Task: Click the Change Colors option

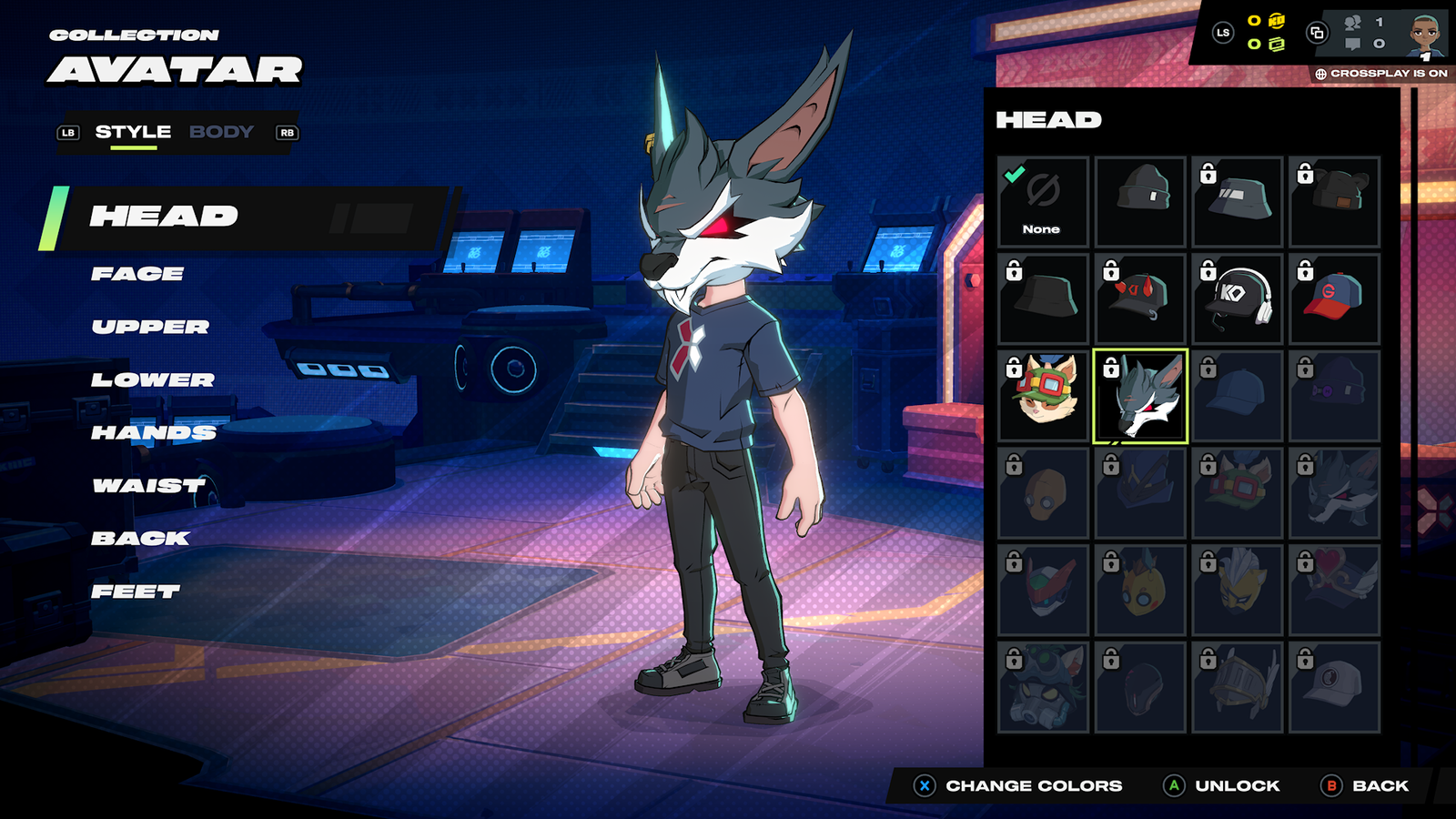Action: point(1019,785)
